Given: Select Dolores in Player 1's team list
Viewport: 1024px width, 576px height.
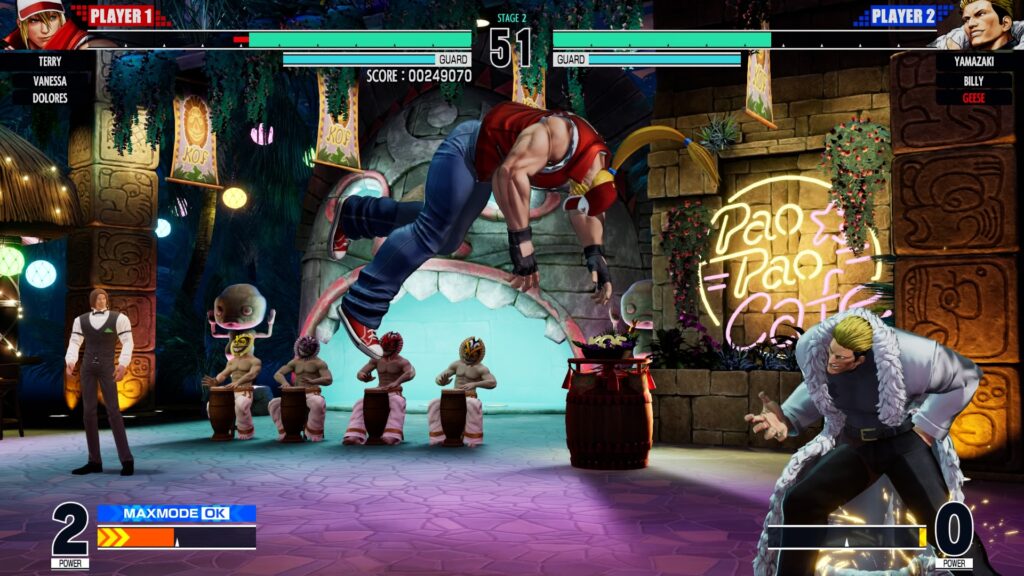Looking at the screenshot, I should (x=50, y=98).
